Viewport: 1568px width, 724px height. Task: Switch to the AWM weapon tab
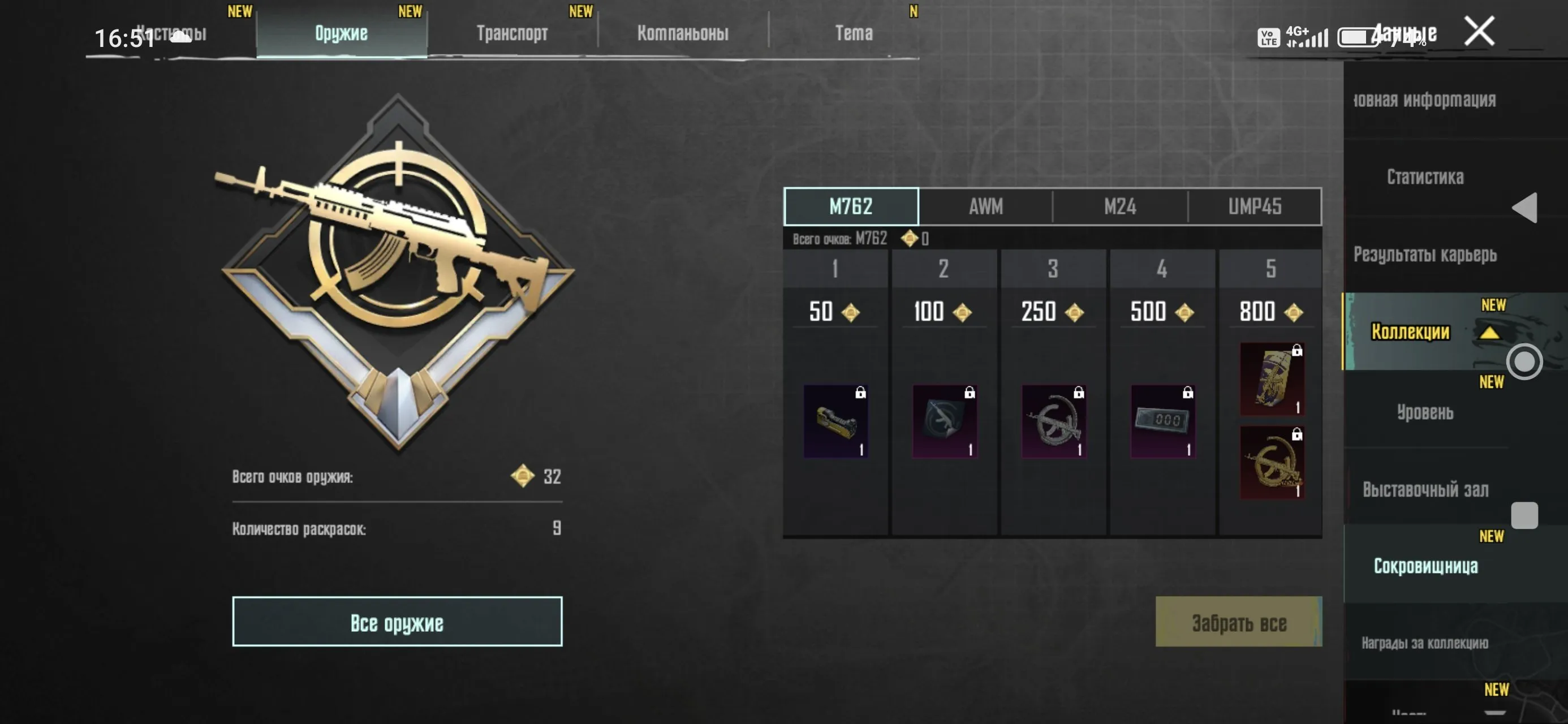click(x=984, y=206)
